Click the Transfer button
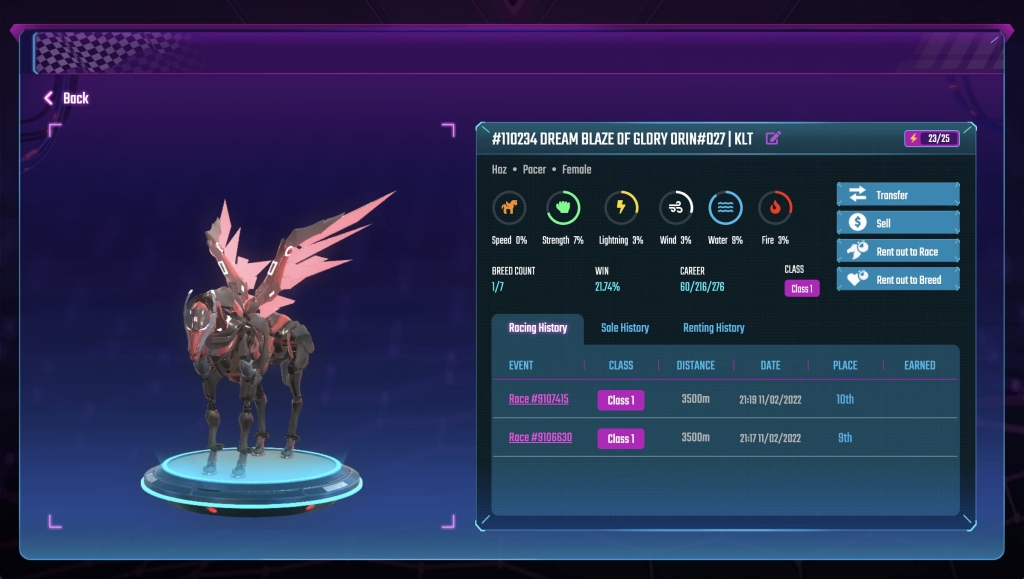 pos(897,195)
